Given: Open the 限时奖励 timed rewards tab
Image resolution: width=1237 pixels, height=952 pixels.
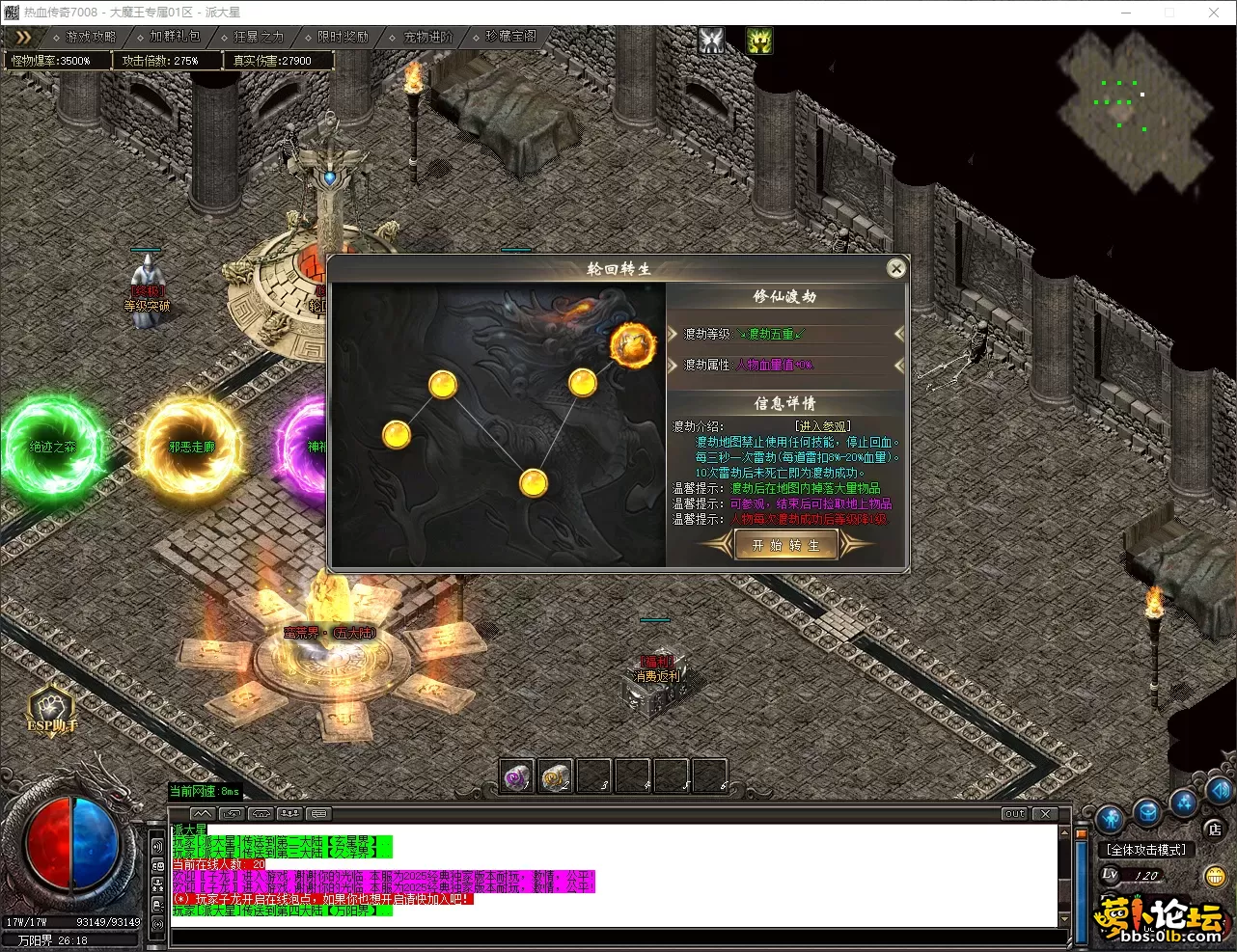Looking at the screenshot, I should click(x=340, y=37).
